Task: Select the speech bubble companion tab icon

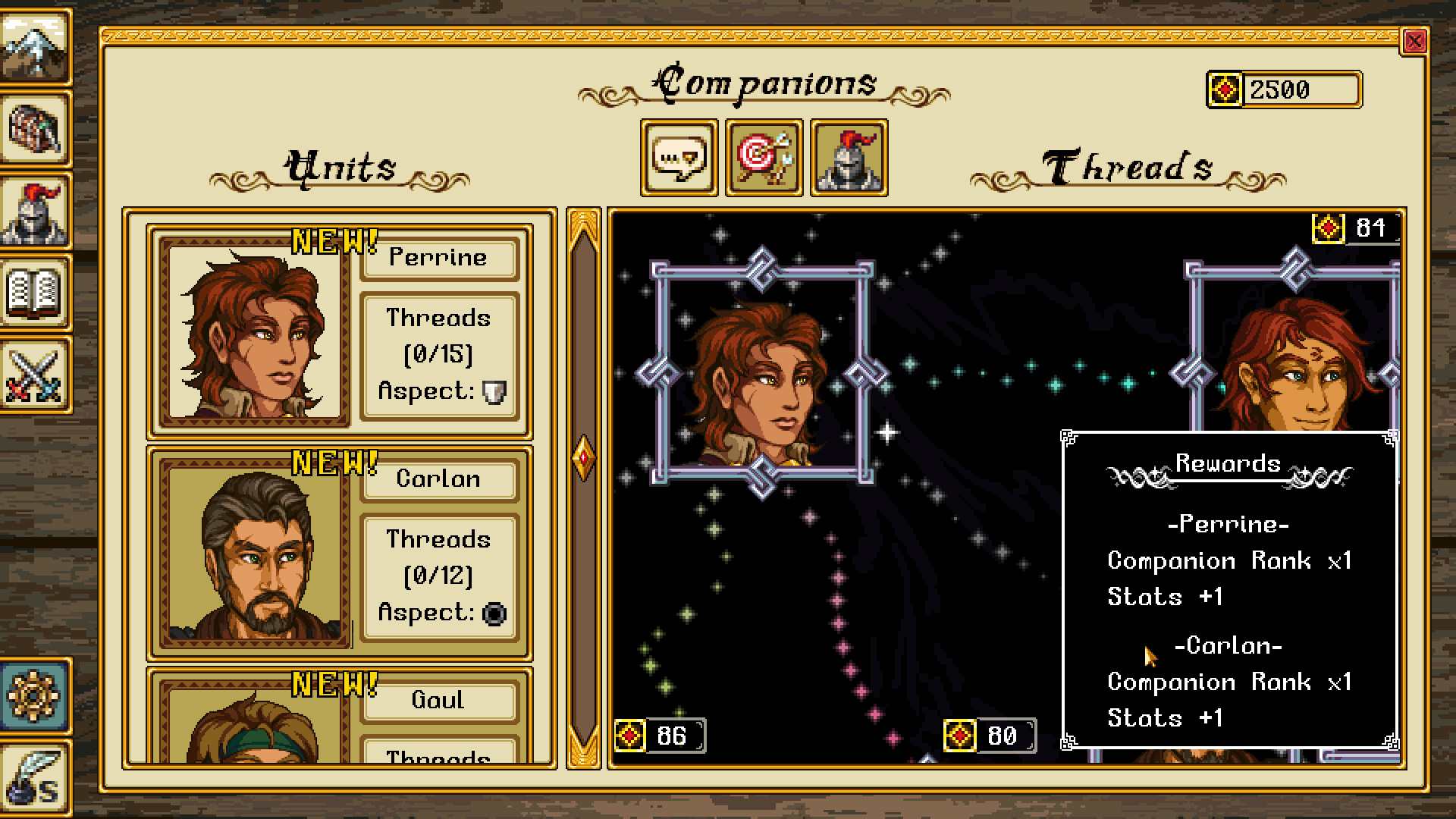Action: (x=679, y=158)
